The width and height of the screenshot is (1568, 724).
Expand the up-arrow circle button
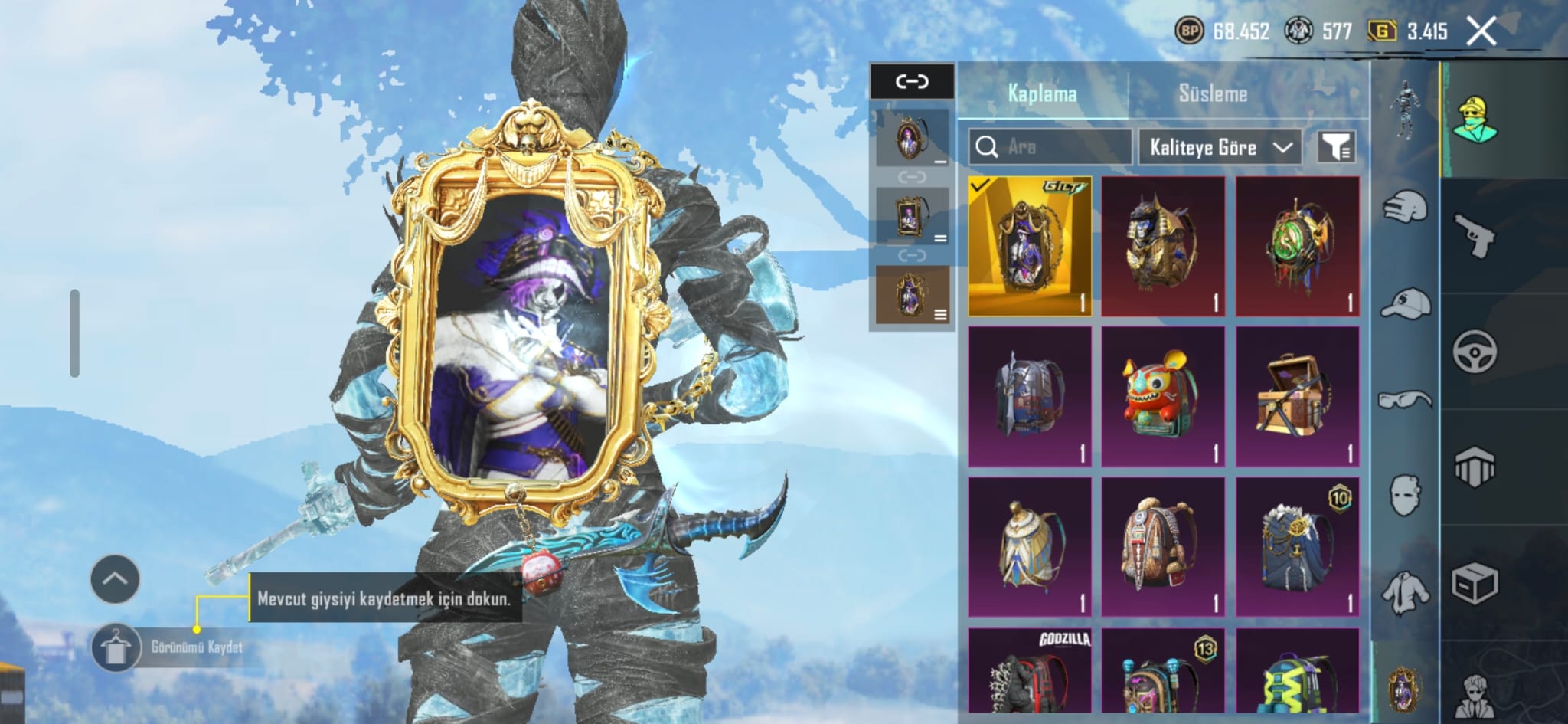pos(115,579)
